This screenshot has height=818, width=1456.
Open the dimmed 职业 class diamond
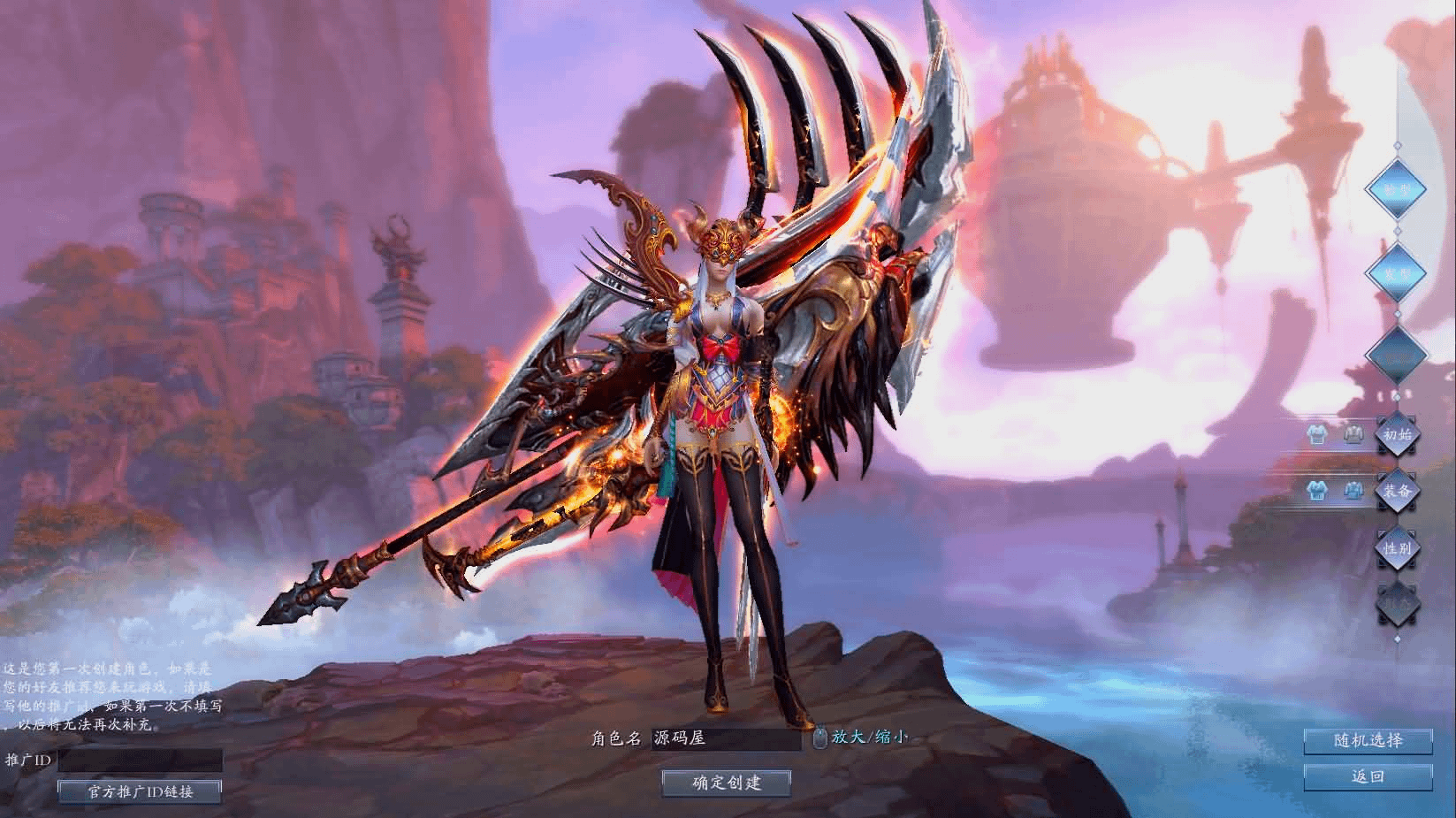(x=1397, y=605)
